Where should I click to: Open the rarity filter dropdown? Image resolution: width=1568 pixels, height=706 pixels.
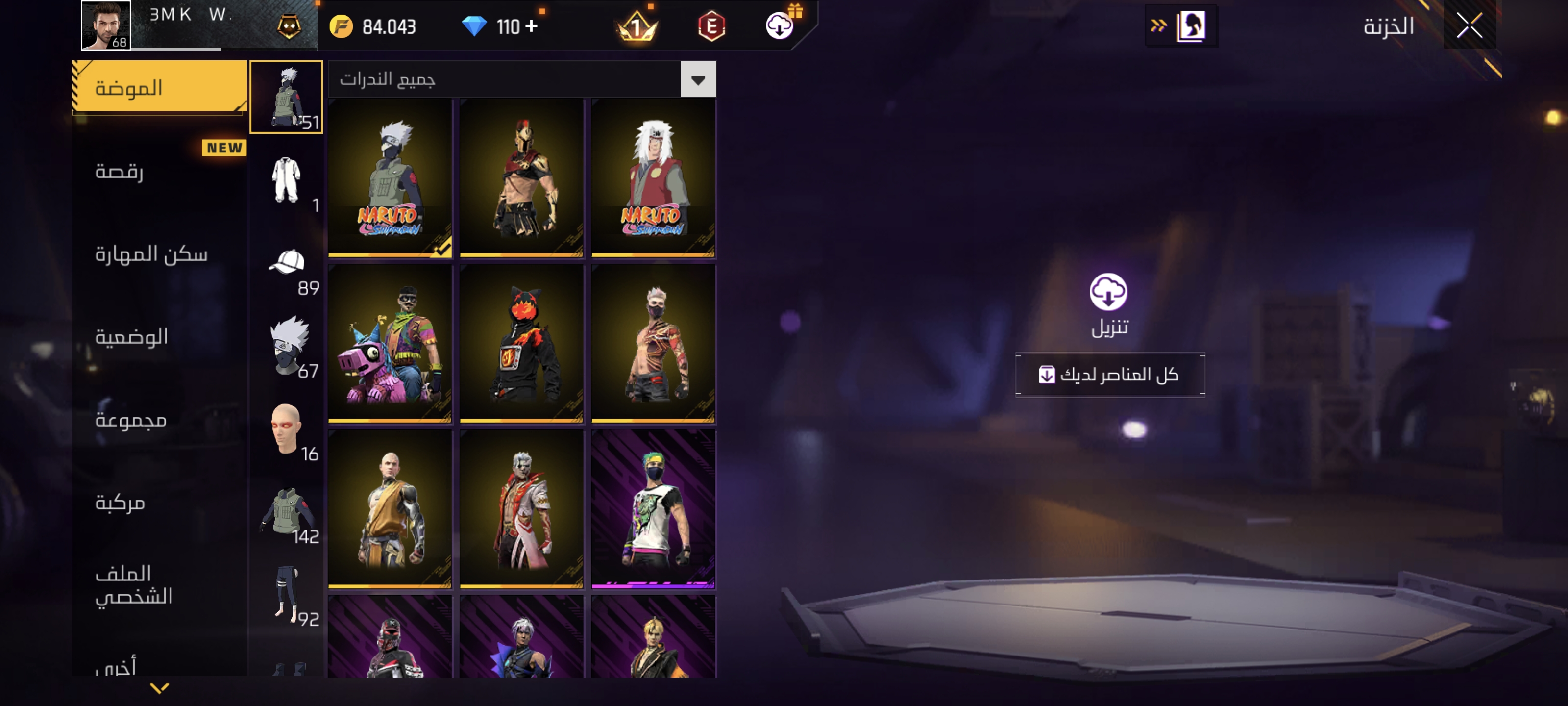tap(698, 79)
